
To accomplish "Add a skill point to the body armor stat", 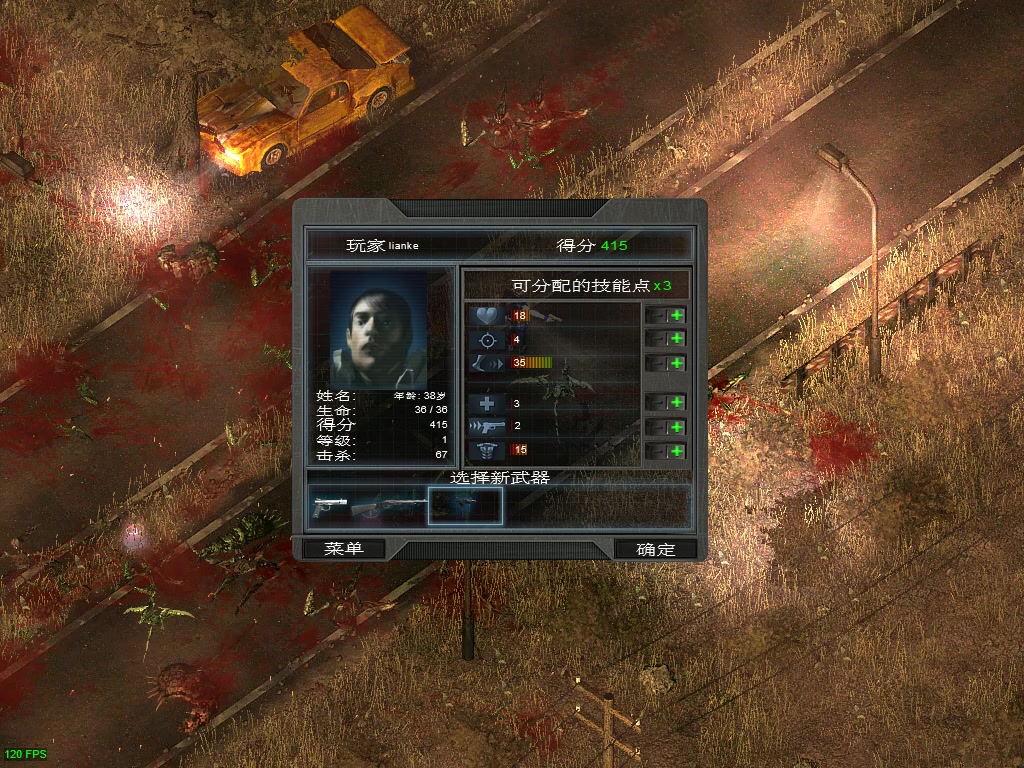I will [677, 451].
